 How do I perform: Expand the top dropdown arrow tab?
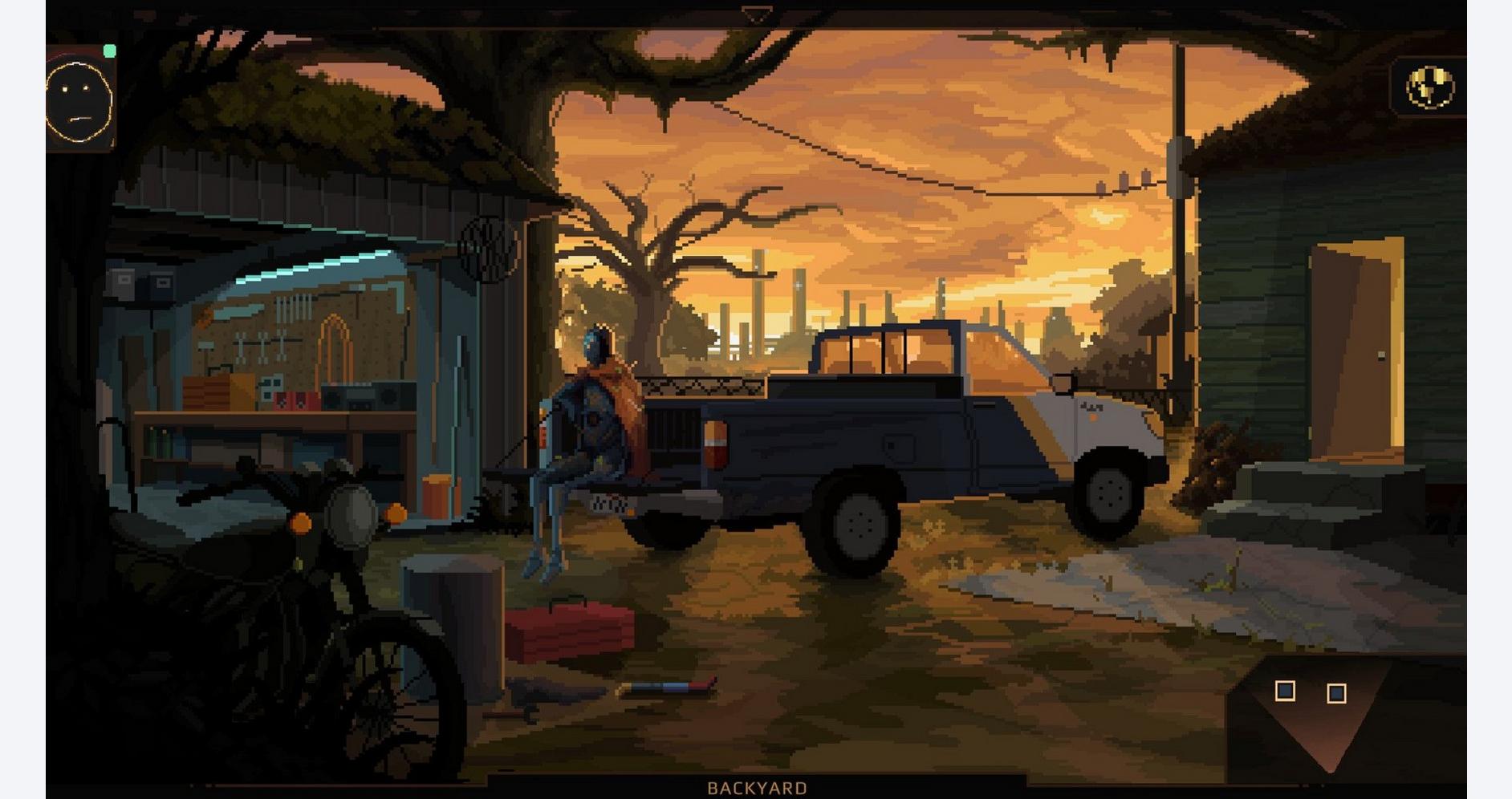[755, 15]
